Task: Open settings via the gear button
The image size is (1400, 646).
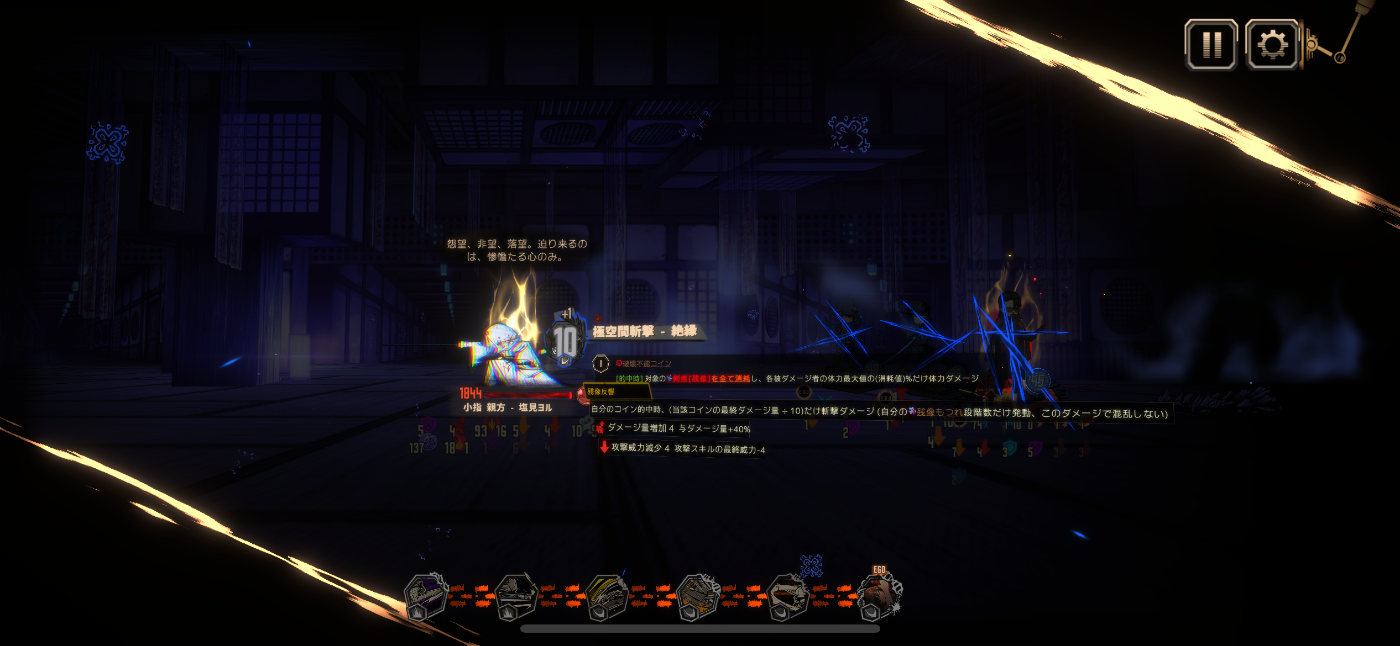Action: [x=1271, y=45]
